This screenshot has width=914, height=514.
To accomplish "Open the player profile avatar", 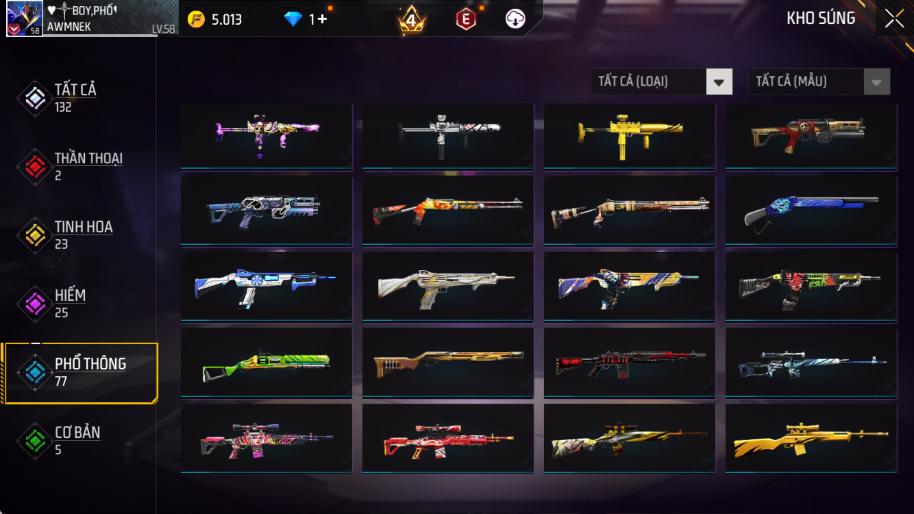I will [24, 18].
